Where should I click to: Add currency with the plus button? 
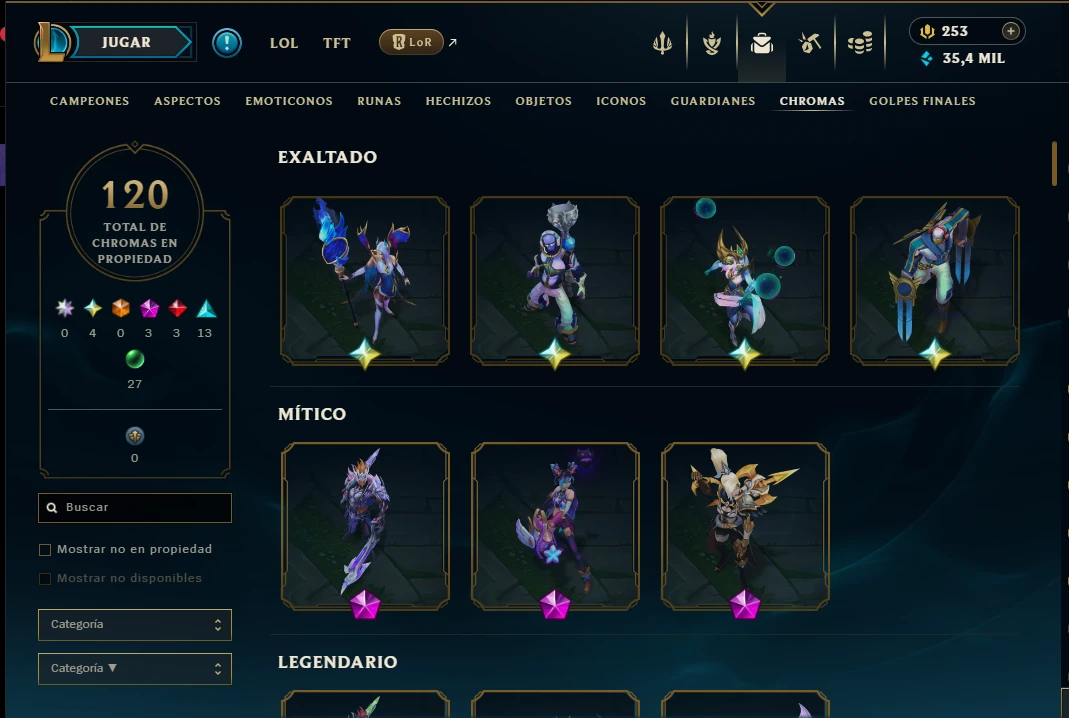pyautogui.click(x=1011, y=31)
